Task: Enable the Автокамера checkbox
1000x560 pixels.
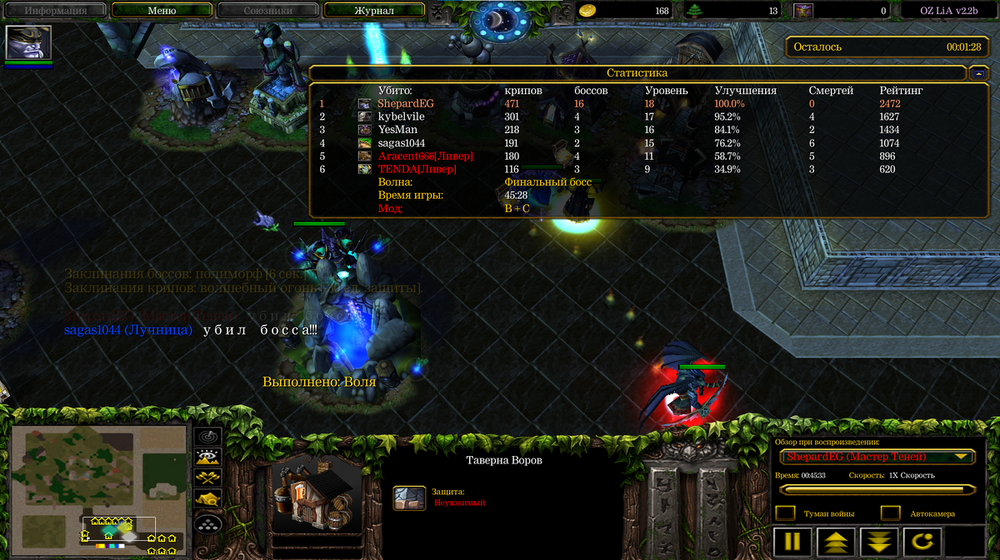Action: click(x=890, y=513)
